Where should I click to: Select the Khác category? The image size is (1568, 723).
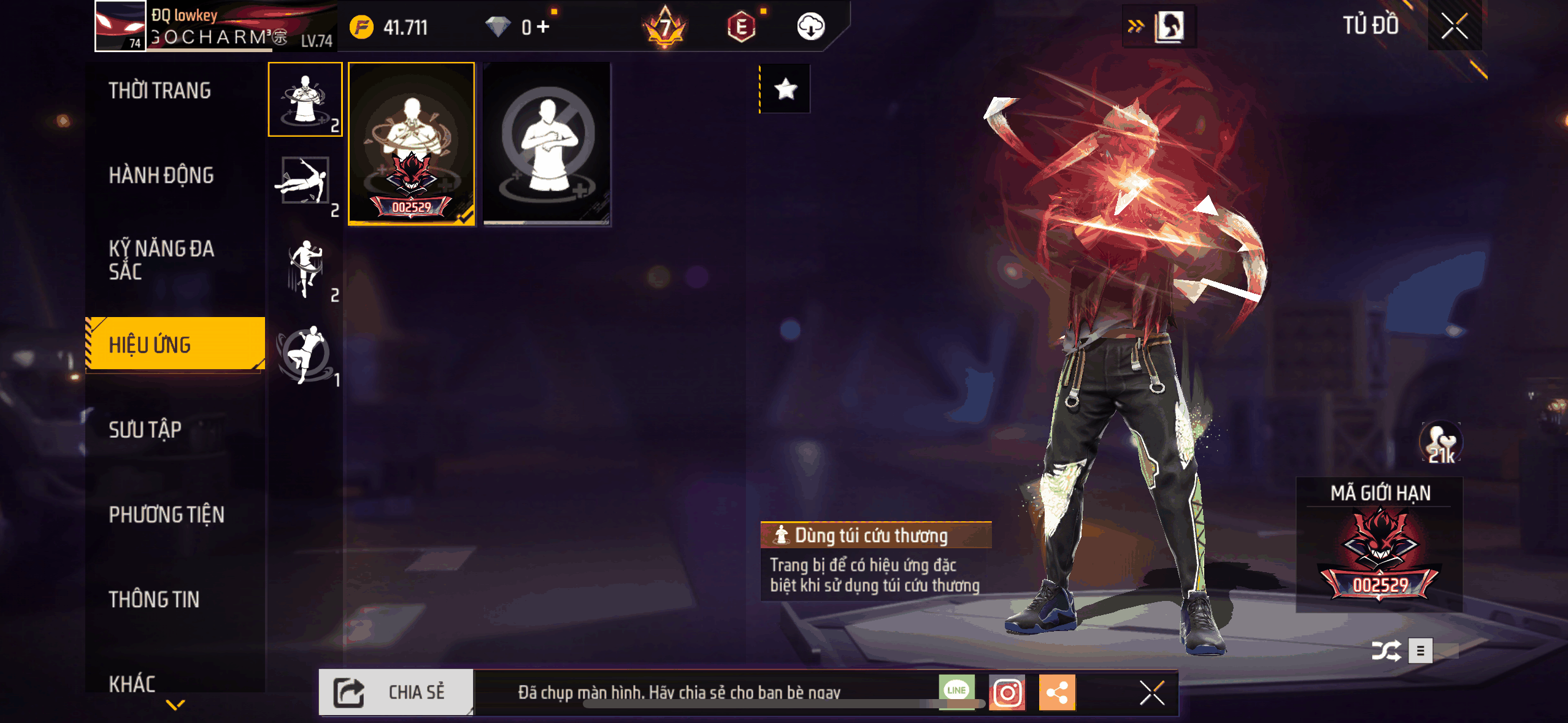(132, 683)
